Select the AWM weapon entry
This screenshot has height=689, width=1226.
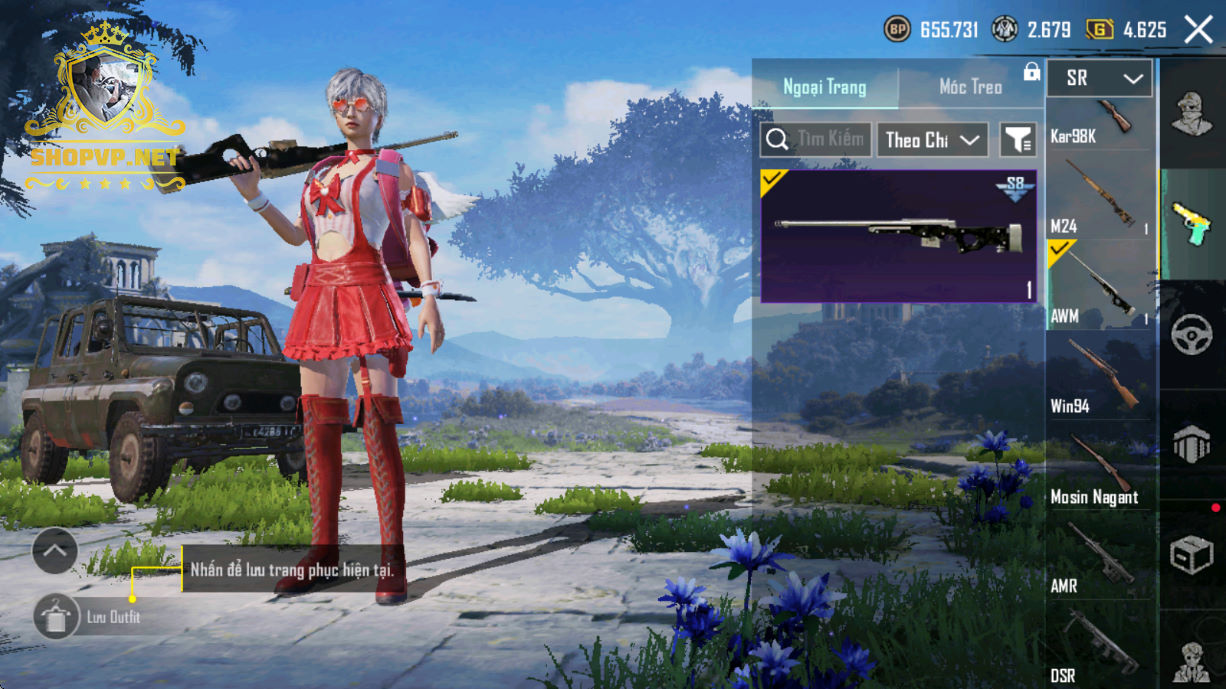[1100, 285]
